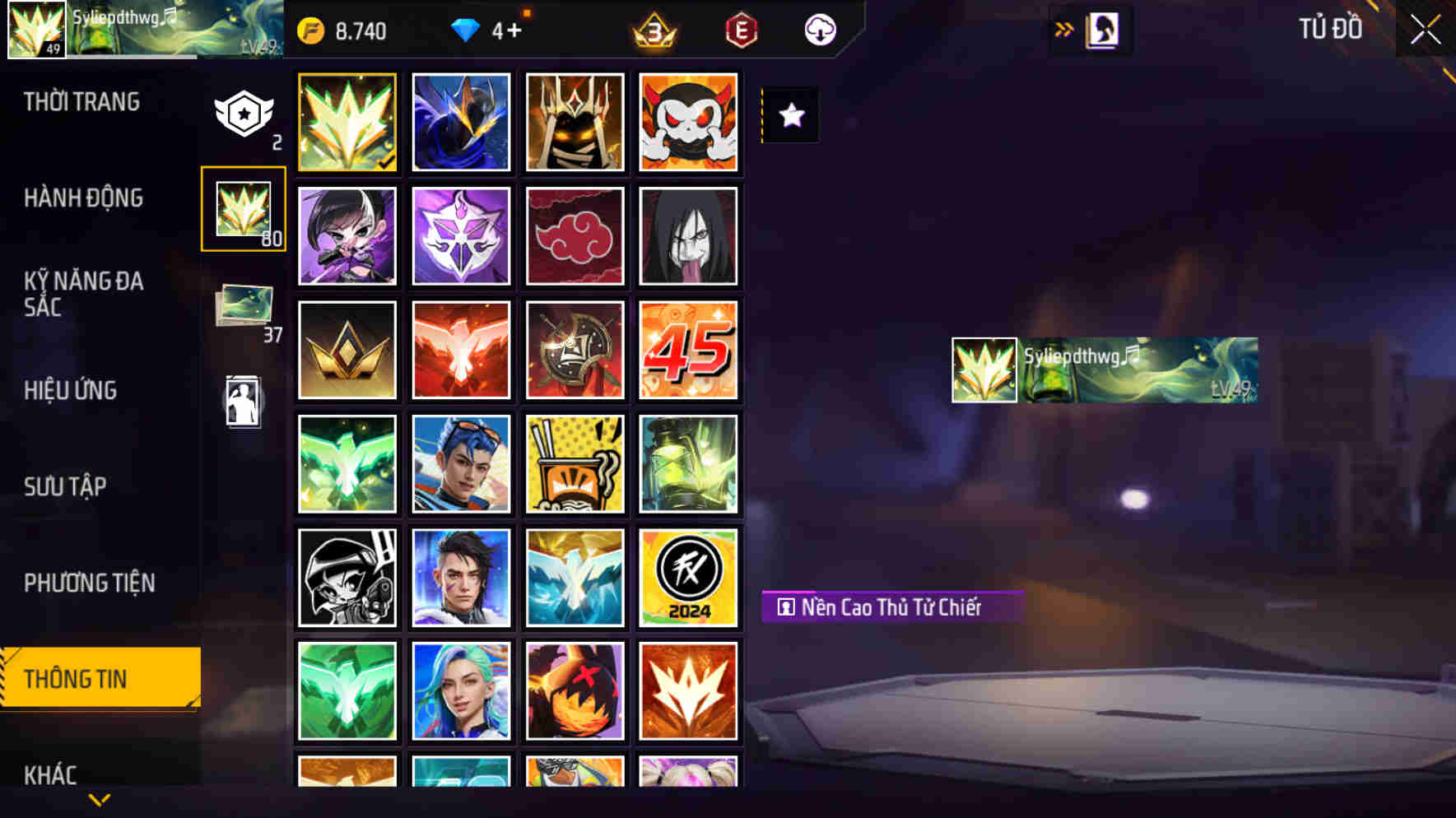Select the Akatsuki red cloud avatar
Screen dimensions: 1456x818
[x=574, y=235]
